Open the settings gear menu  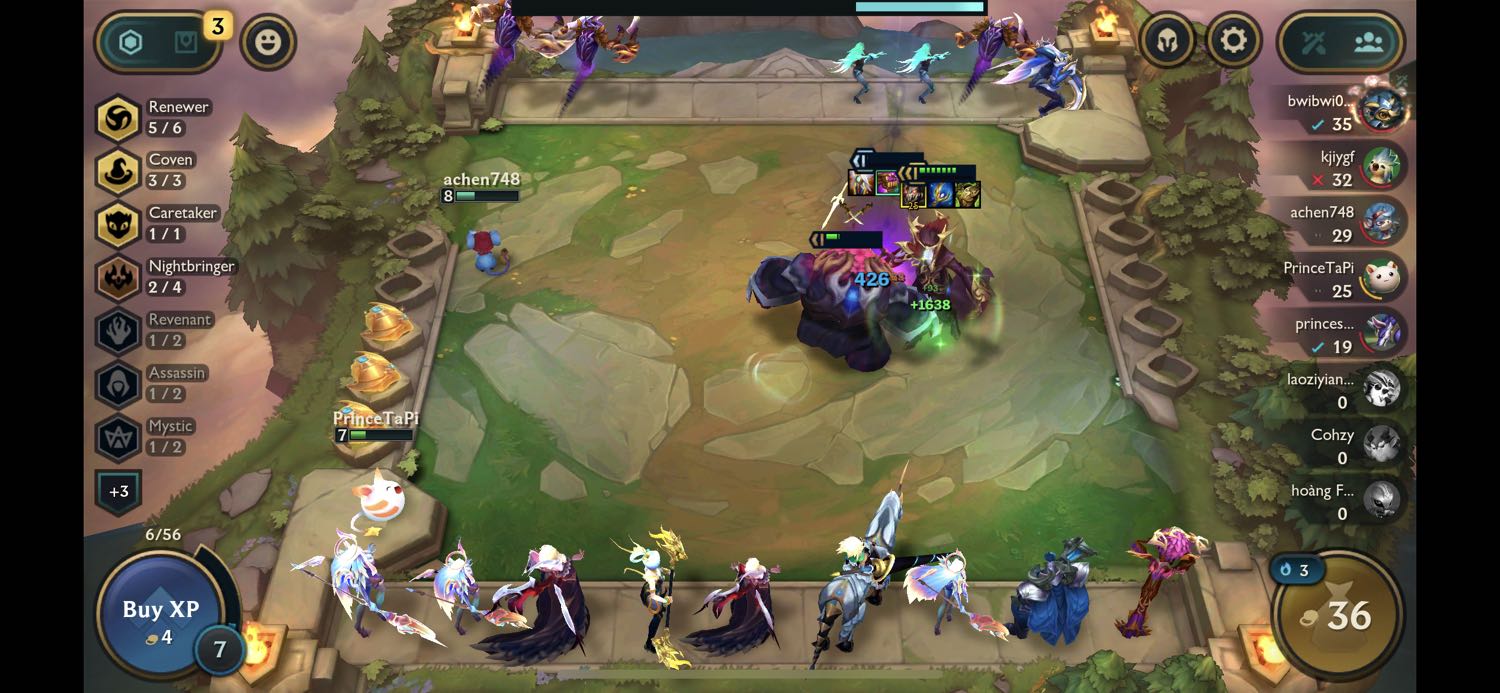[1233, 41]
